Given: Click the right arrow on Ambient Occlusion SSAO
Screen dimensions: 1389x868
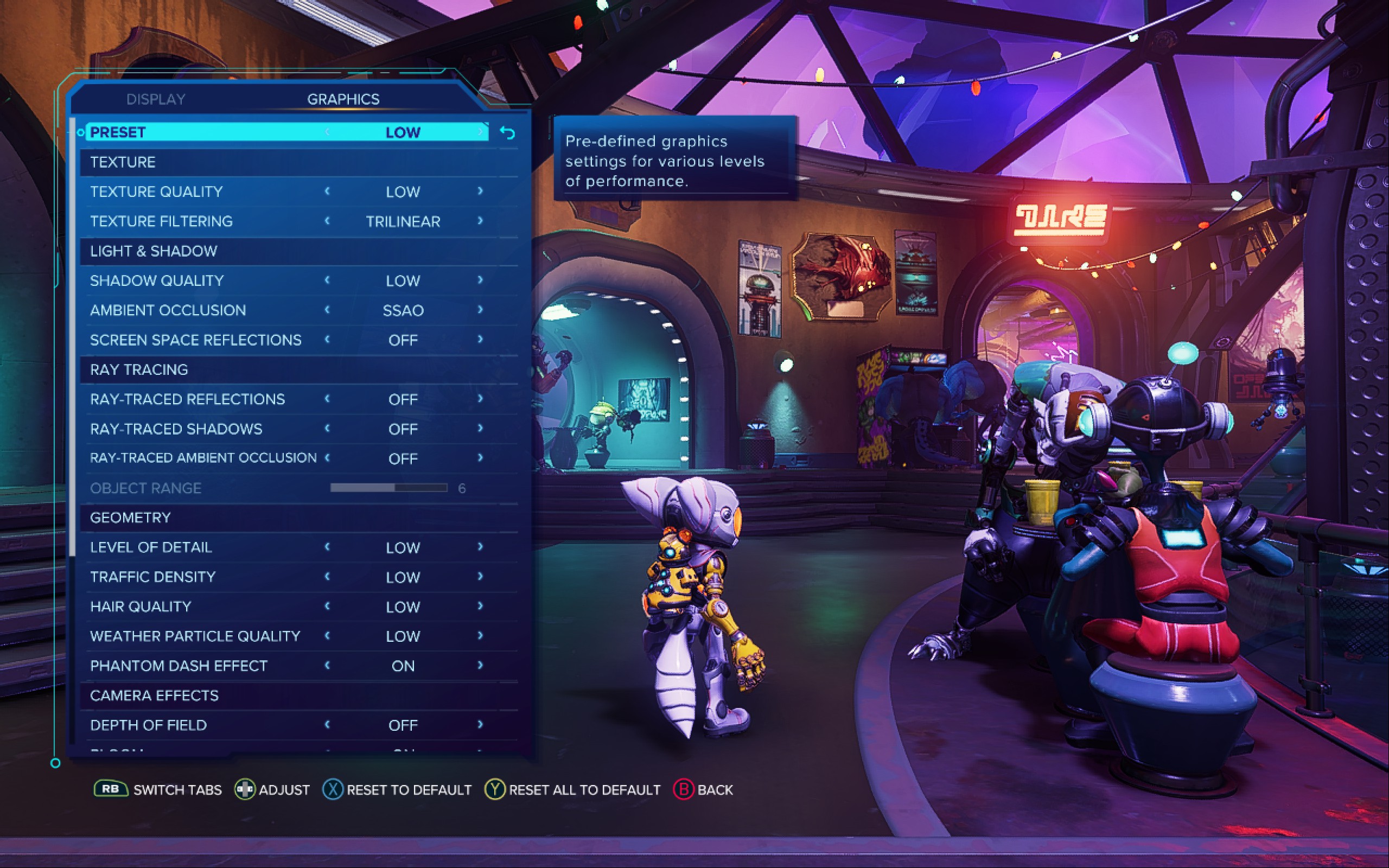Looking at the screenshot, I should coord(481,310).
